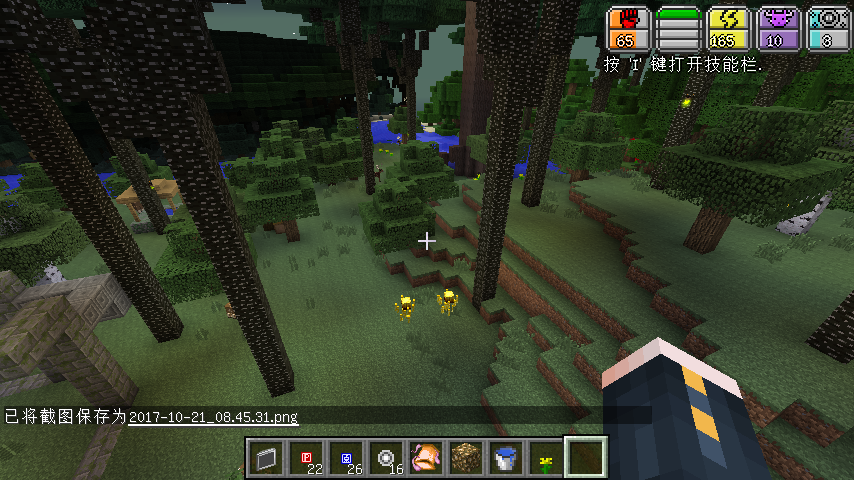This screenshot has width=854, height=480.
Task: Select the pink and orange item hotbar slot
Action: 425,458
